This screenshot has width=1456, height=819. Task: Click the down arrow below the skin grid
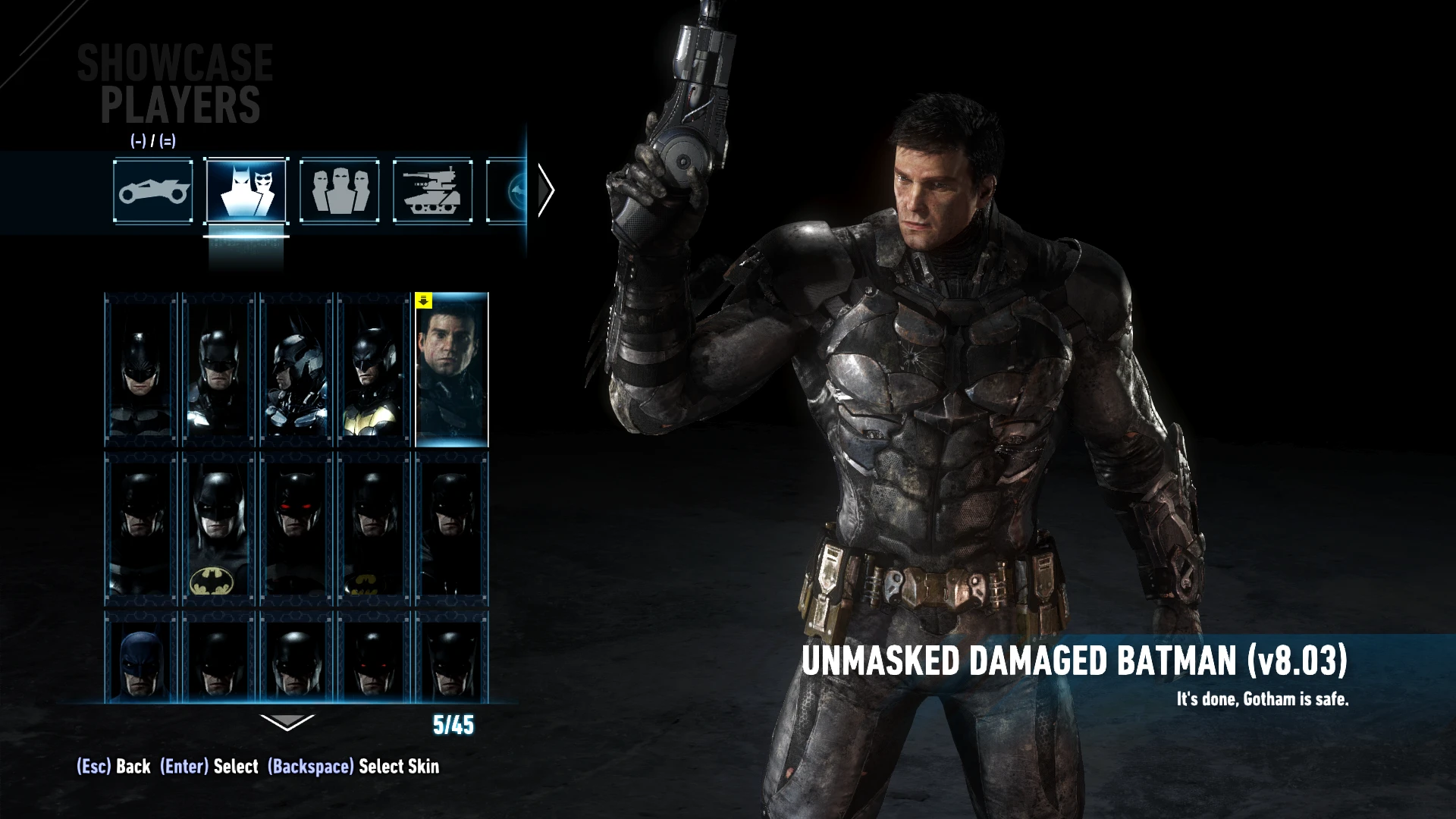click(x=287, y=723)
